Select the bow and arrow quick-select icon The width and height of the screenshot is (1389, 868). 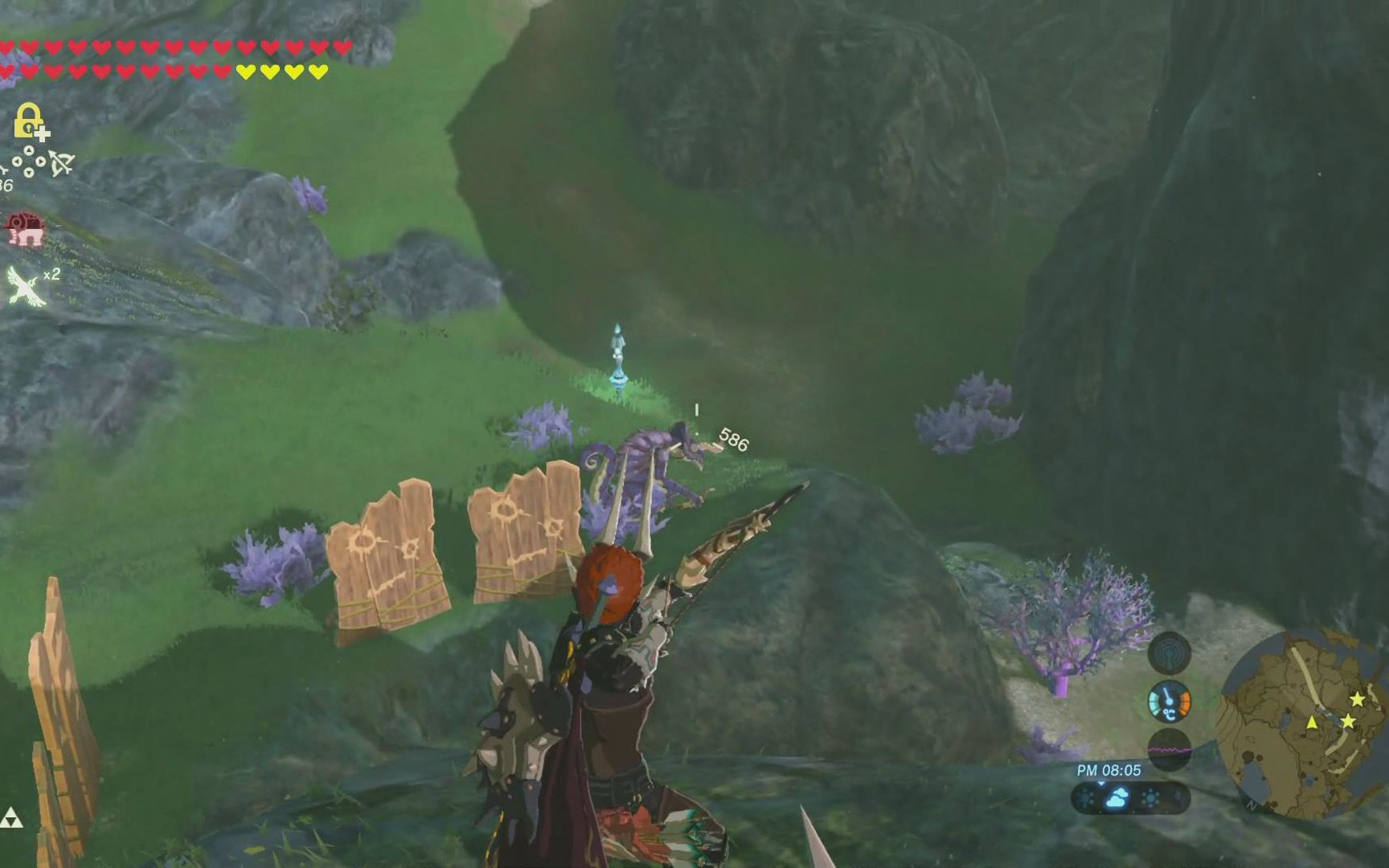tap(62, 163)
